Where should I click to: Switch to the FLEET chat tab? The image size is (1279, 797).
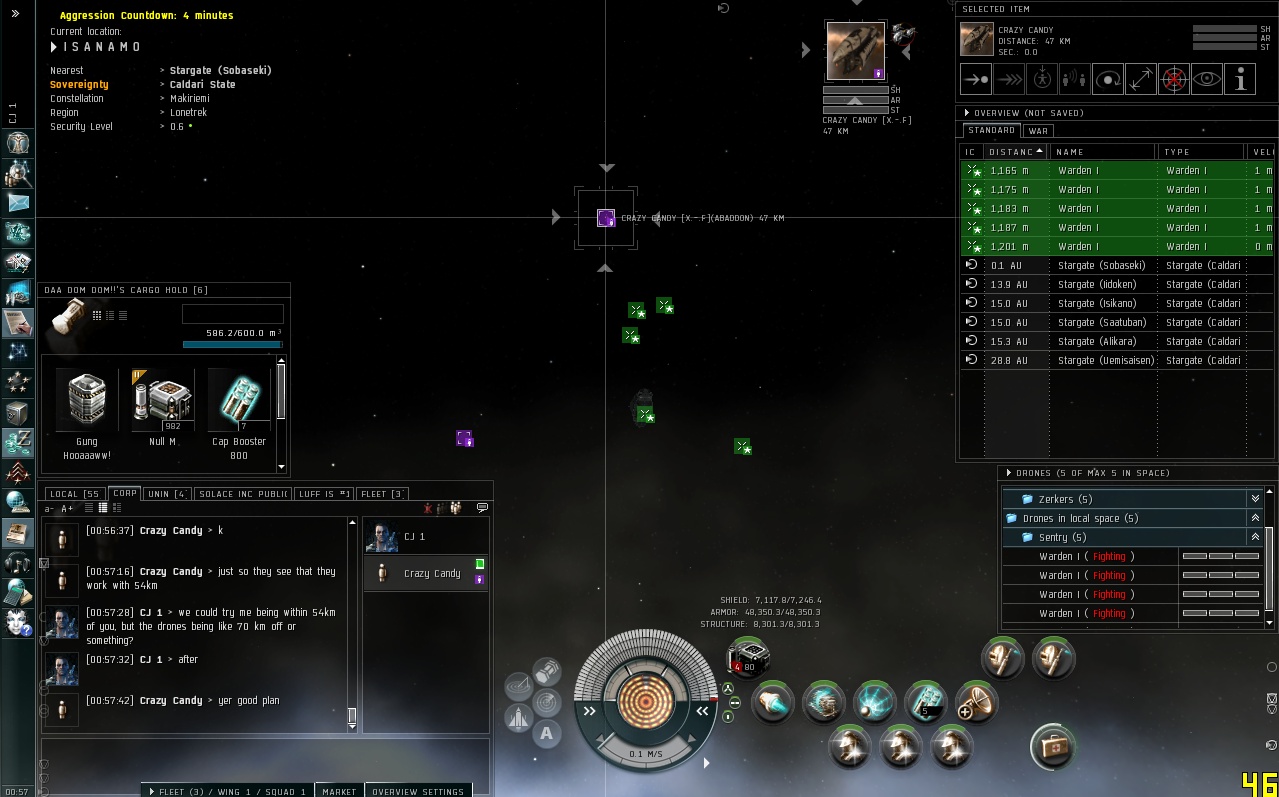pyautogui.click(x=382, y=494)
